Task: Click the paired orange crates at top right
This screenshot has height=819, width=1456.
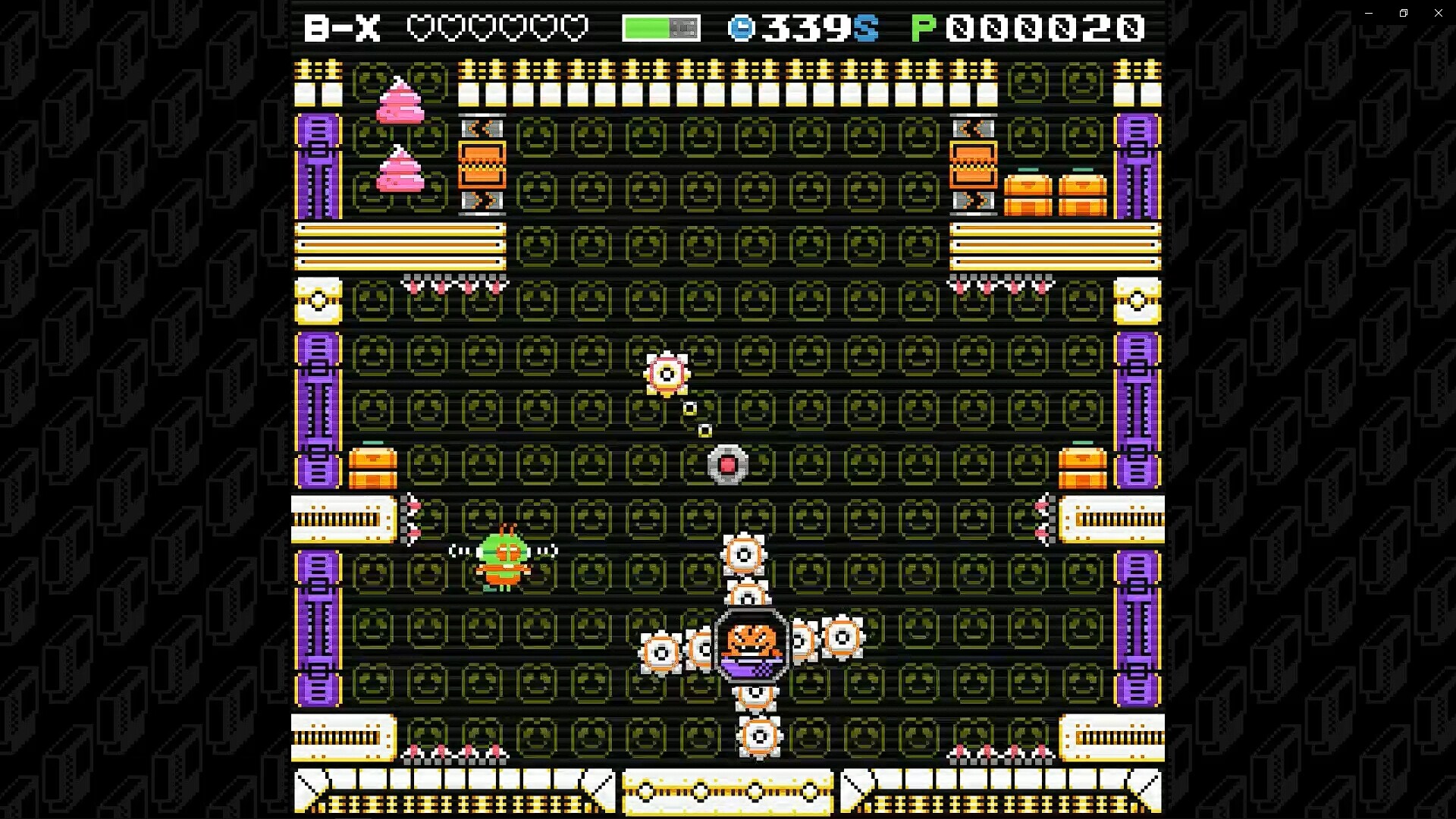Action: click(x=1056, y=190)
